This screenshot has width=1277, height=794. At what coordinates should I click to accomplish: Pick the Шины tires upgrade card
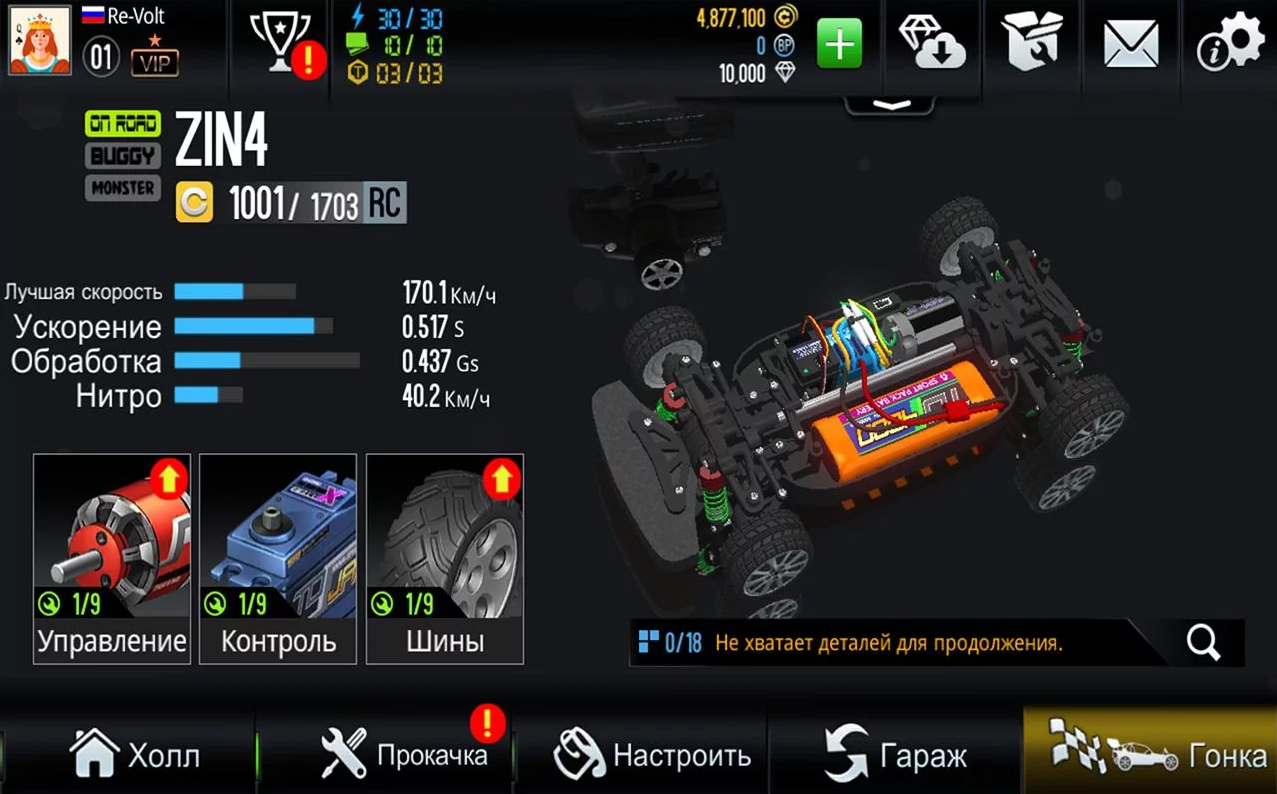coord(445,558)
